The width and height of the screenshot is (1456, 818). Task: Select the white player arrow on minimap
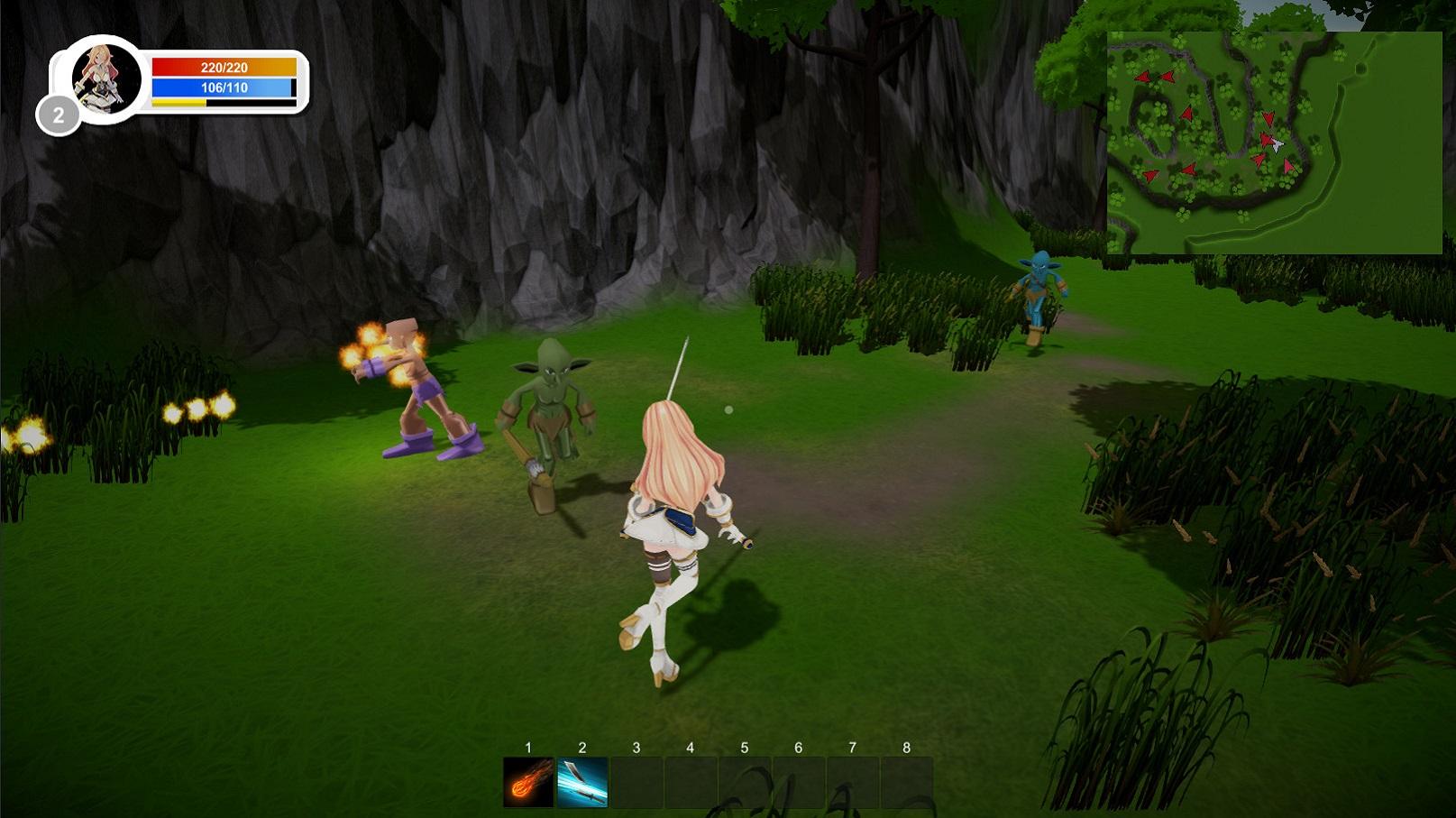[1277, 144]
